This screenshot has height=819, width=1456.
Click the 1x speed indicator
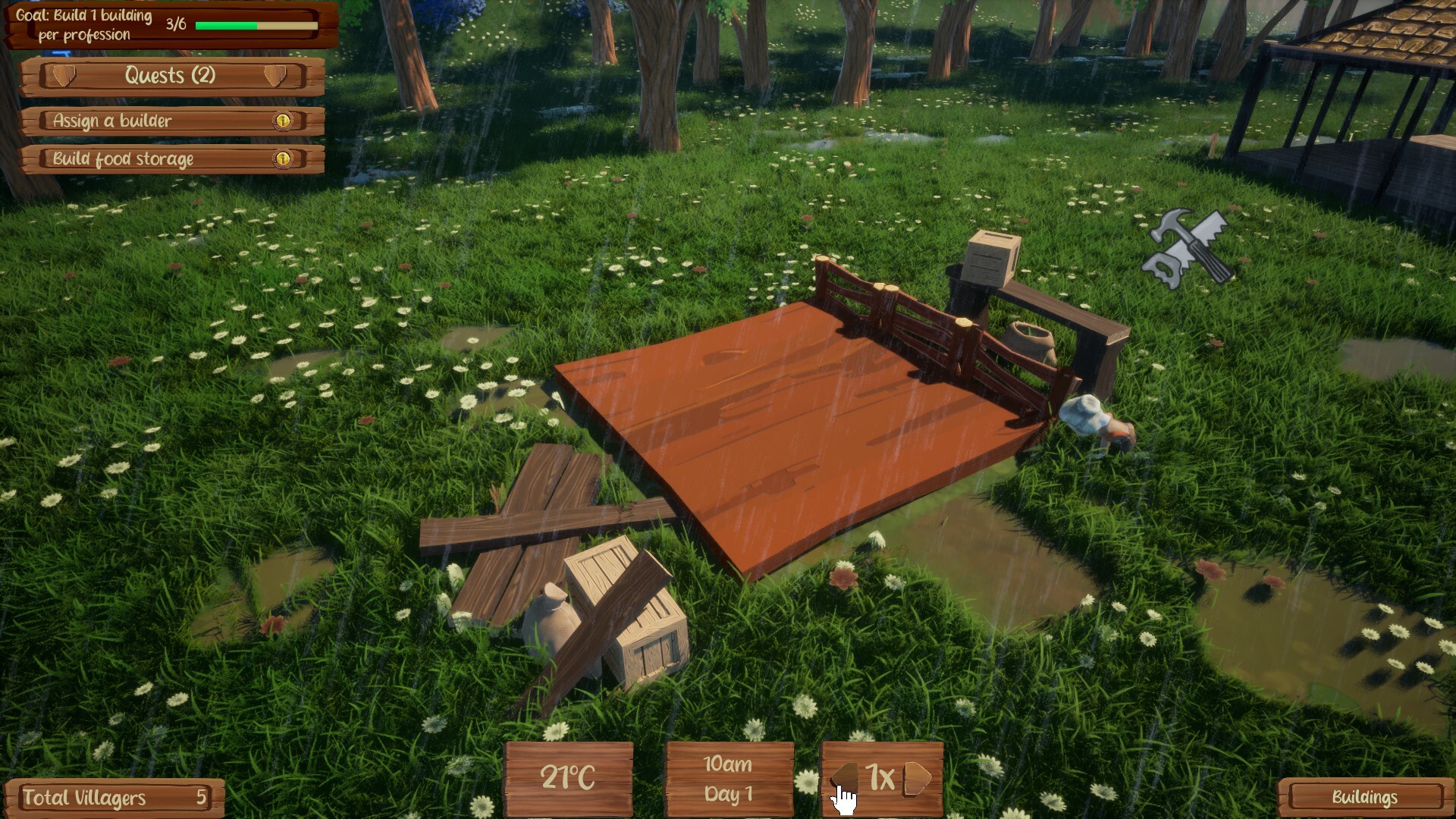(882, 777)
